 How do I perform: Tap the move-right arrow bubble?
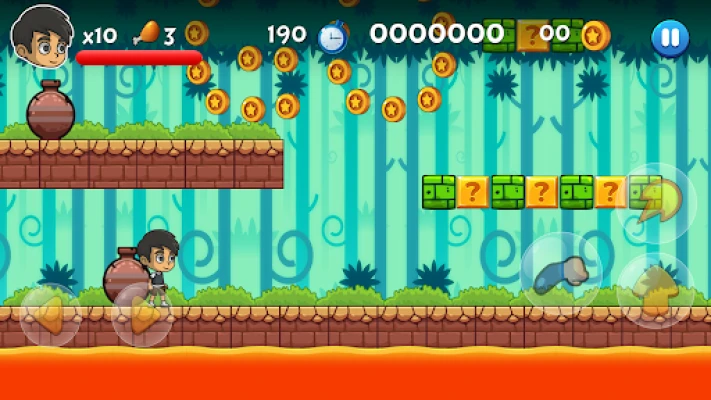click(142, 315)
